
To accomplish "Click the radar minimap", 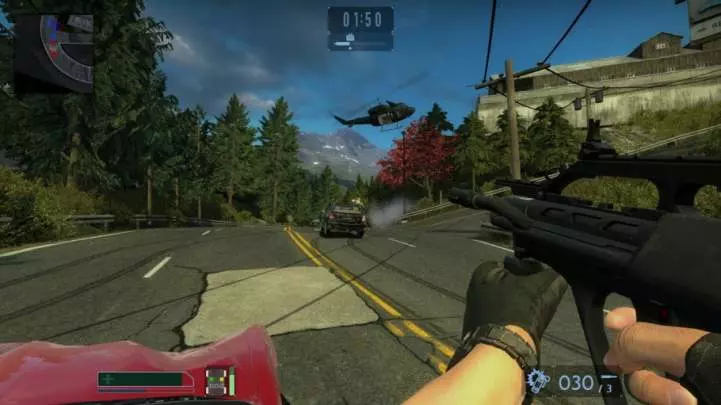I will click(54, 52).
